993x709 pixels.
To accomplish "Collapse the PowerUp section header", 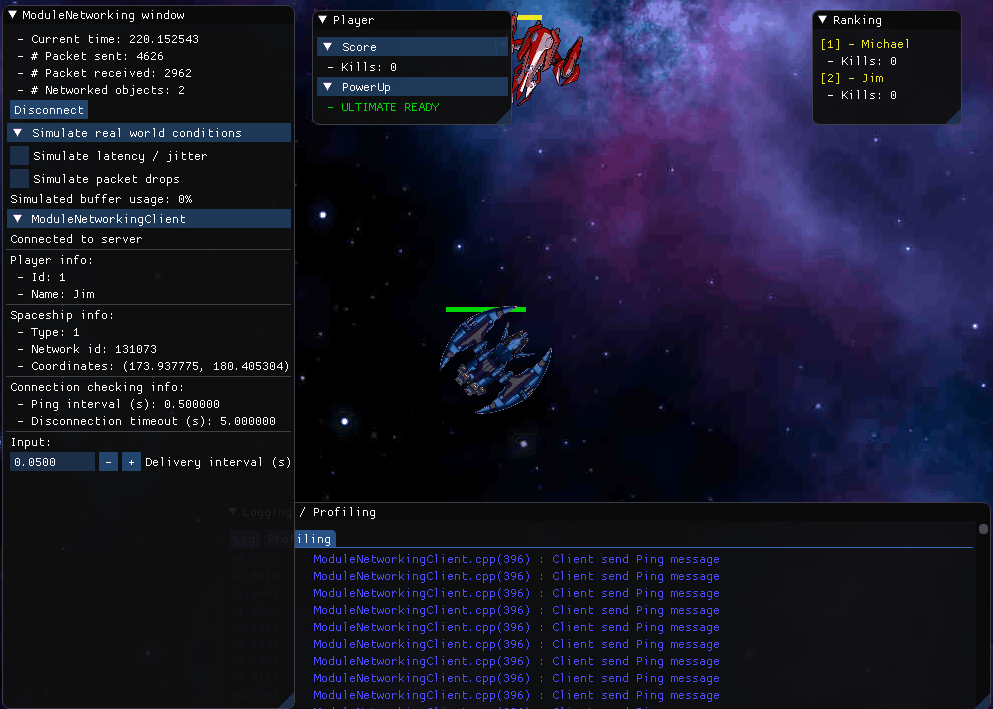I will coord(328,87).
